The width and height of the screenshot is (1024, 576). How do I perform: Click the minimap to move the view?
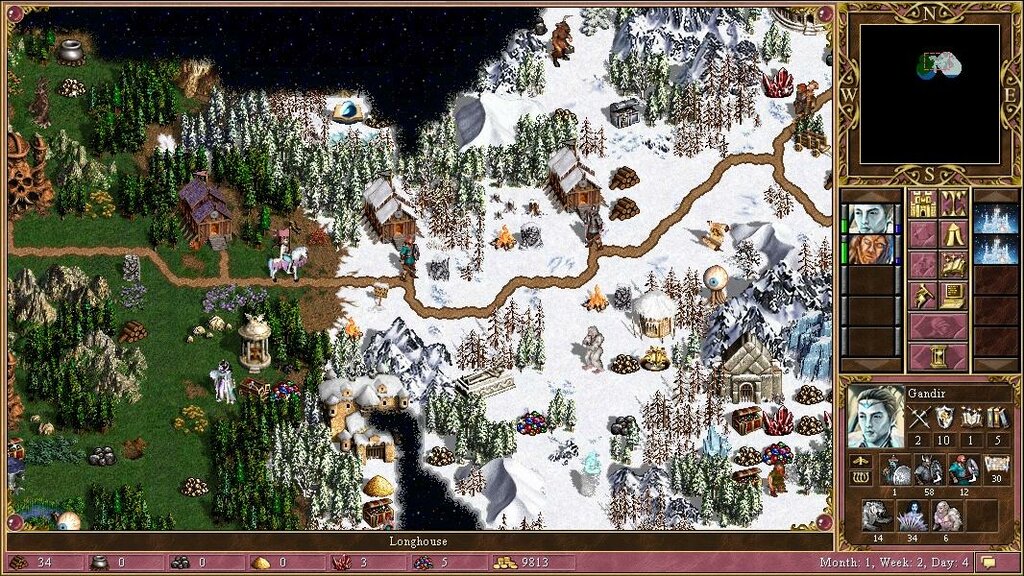click(929, 93)
